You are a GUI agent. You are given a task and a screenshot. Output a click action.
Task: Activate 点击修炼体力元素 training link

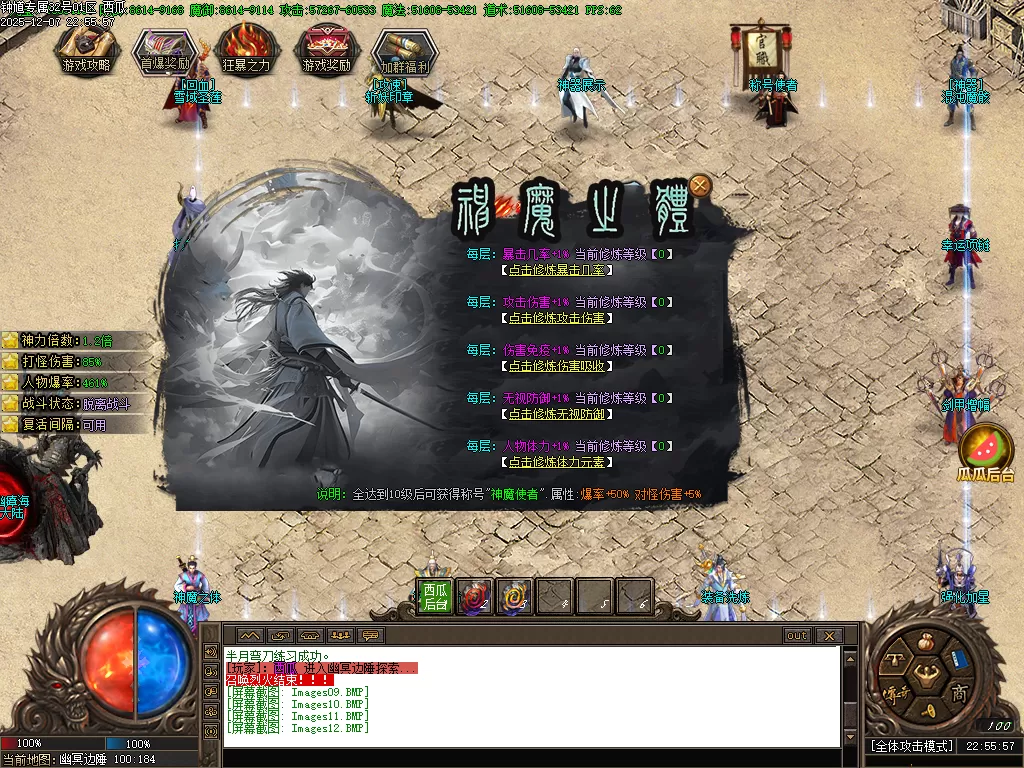tap(557, 462)
